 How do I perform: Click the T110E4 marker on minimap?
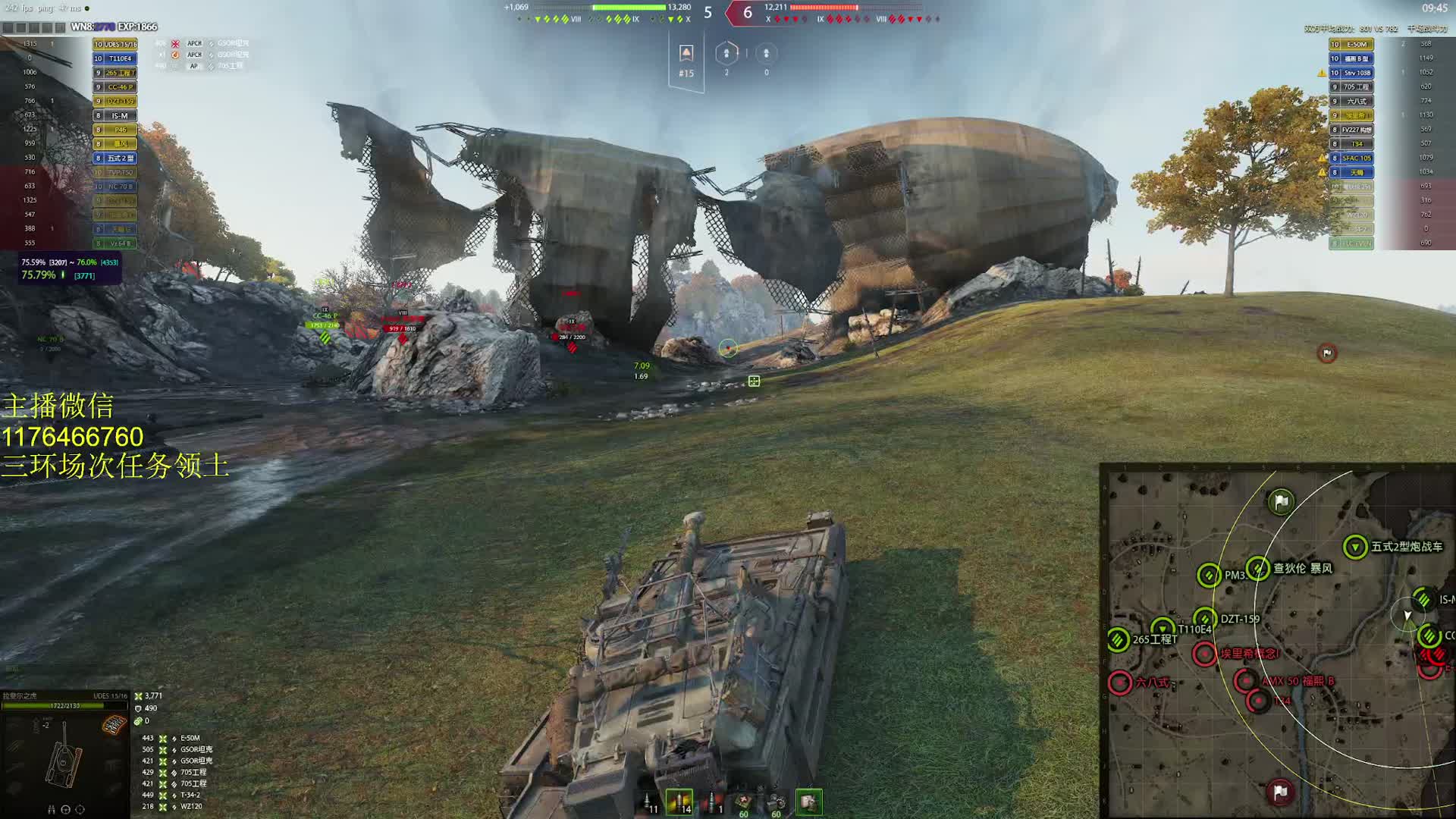click(x=1163, y=628)
